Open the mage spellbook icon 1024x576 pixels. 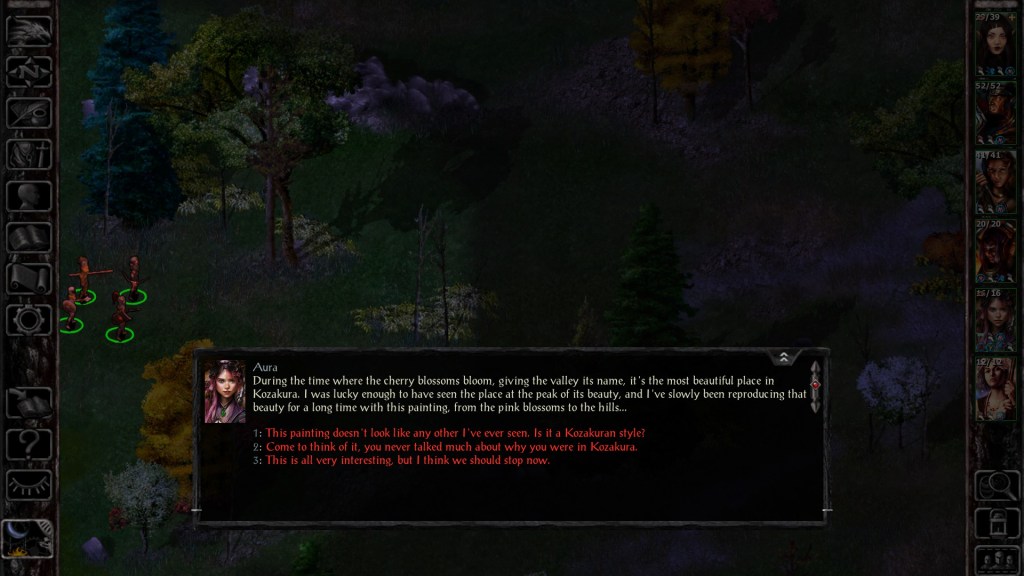(29, 237)
